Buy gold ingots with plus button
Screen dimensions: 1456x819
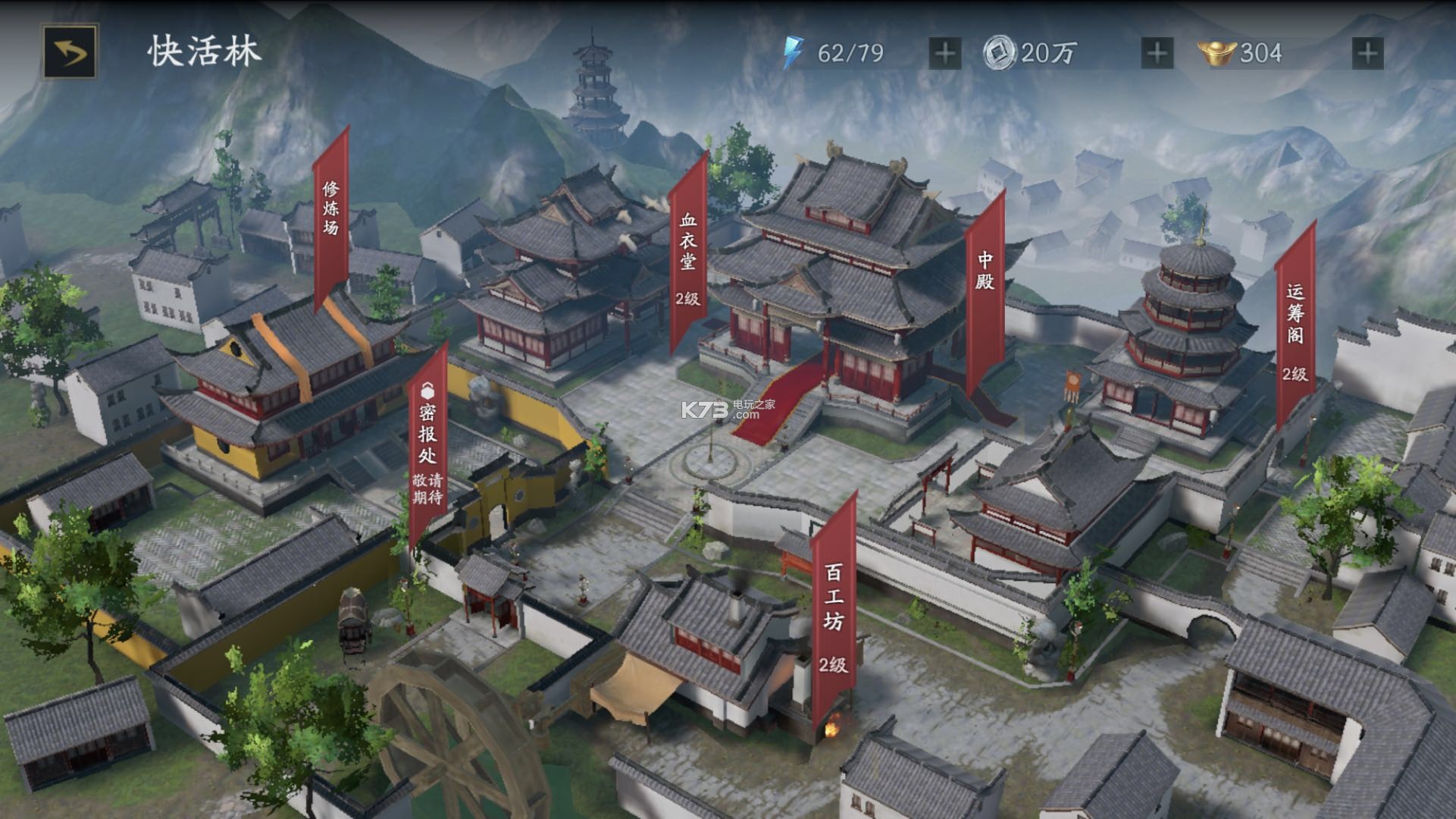(x=1367, y=53)
